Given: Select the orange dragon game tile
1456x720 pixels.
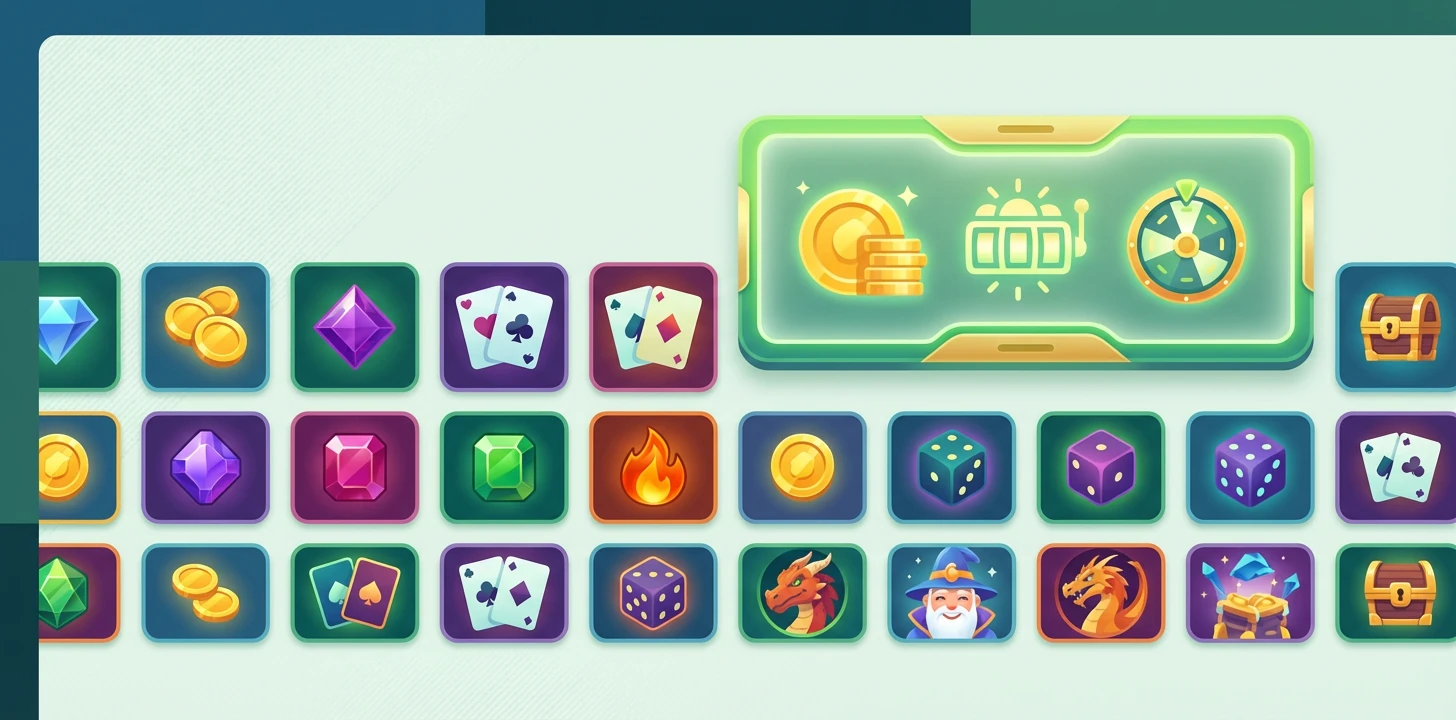Looking at the screenshot, I should [1101, 593].
